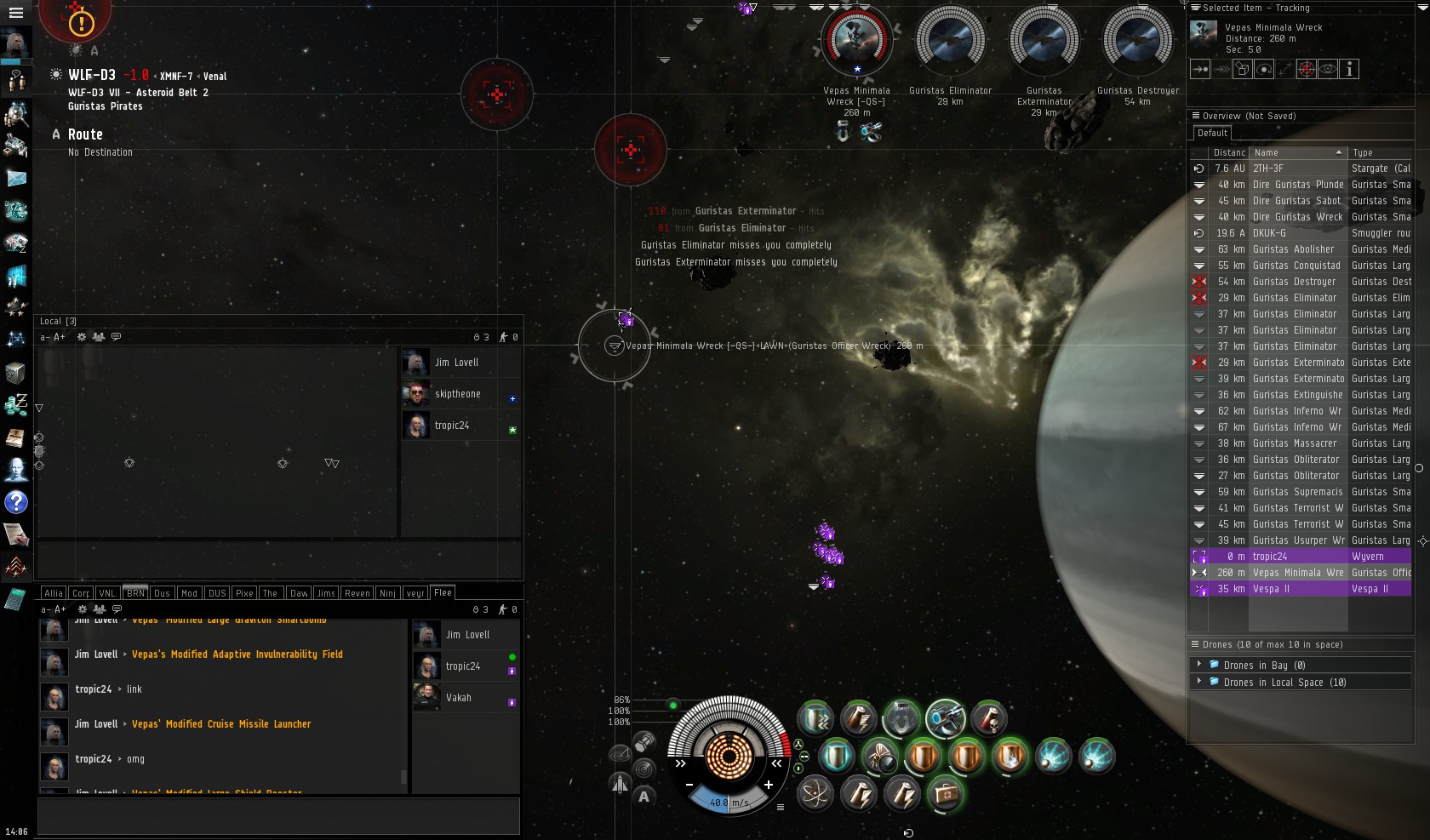Open the hamburger main menu
Viewport: 1430px width, 840px height.
coord(15,13)
